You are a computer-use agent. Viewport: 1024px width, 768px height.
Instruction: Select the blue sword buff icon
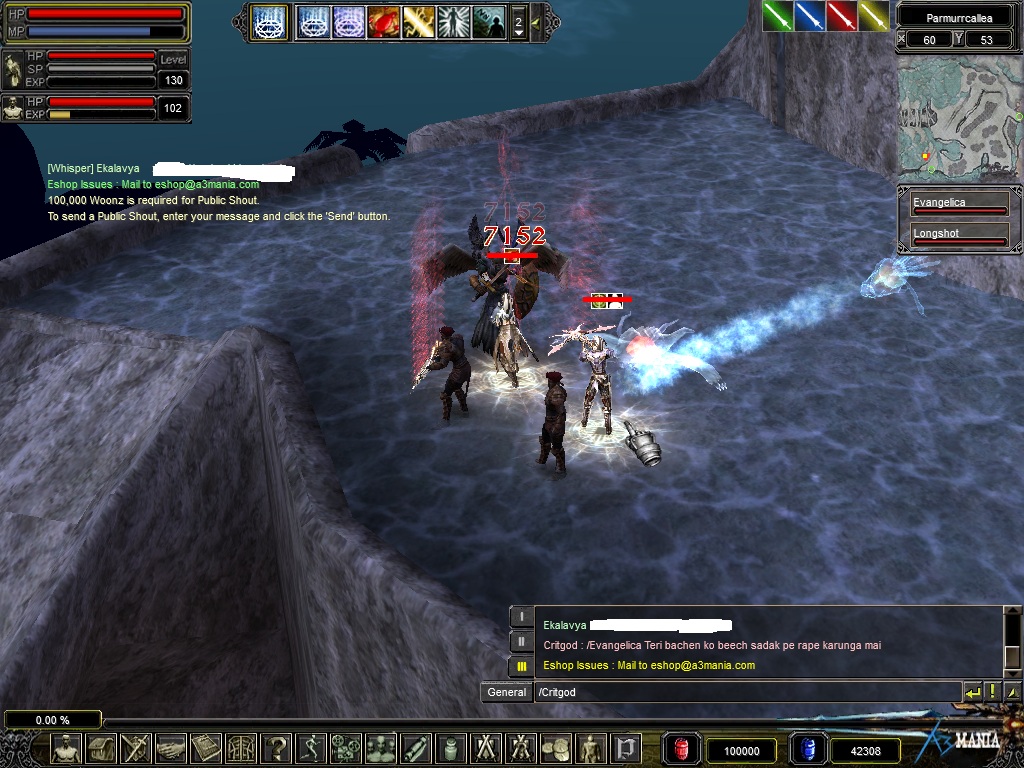[809, 15]
